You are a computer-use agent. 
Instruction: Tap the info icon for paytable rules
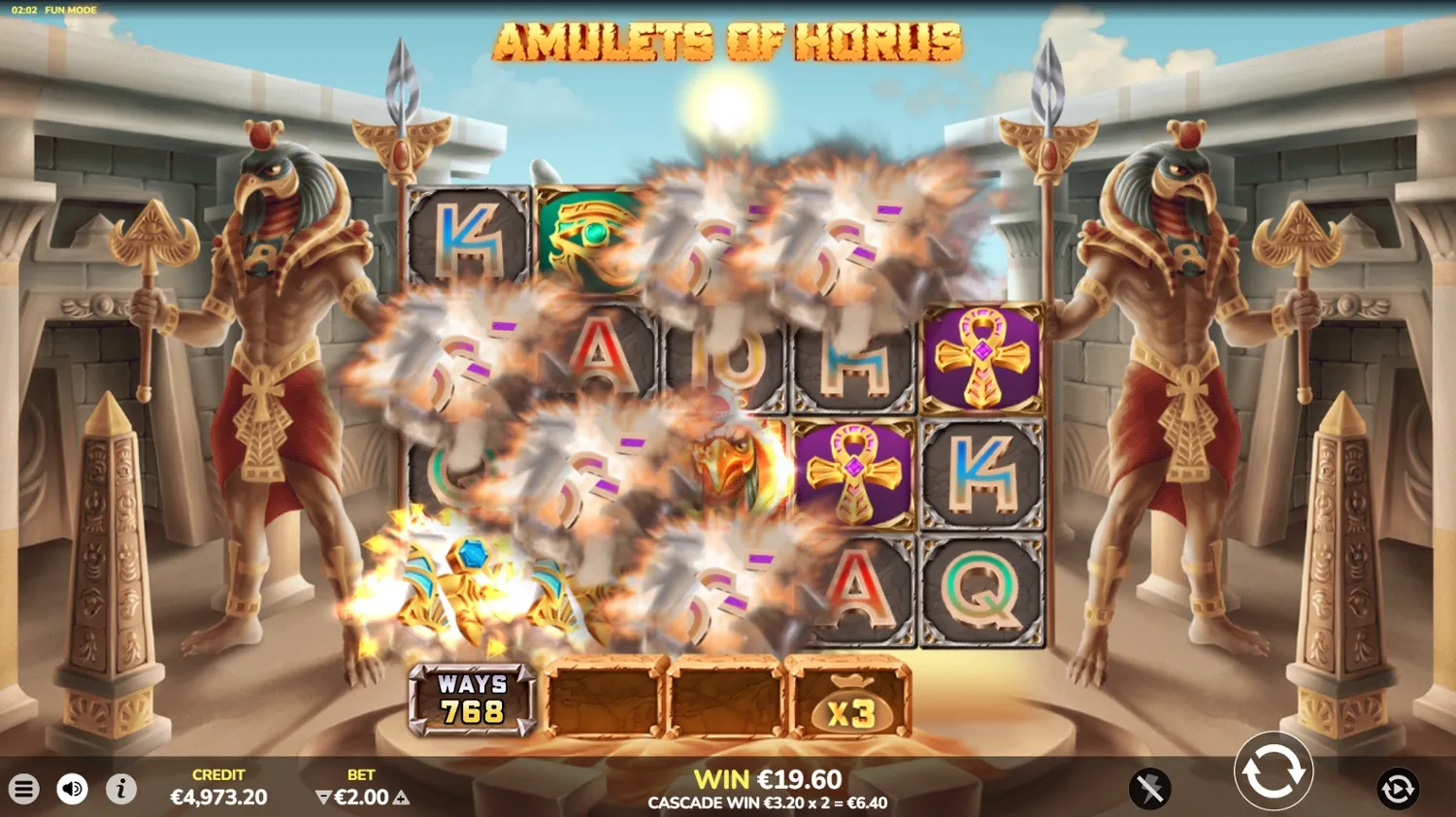pos(120,788)
